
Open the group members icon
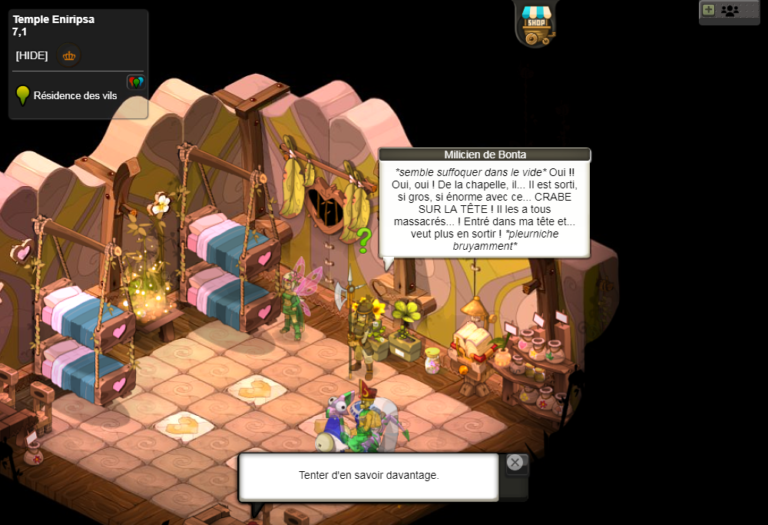coord(730,10)
